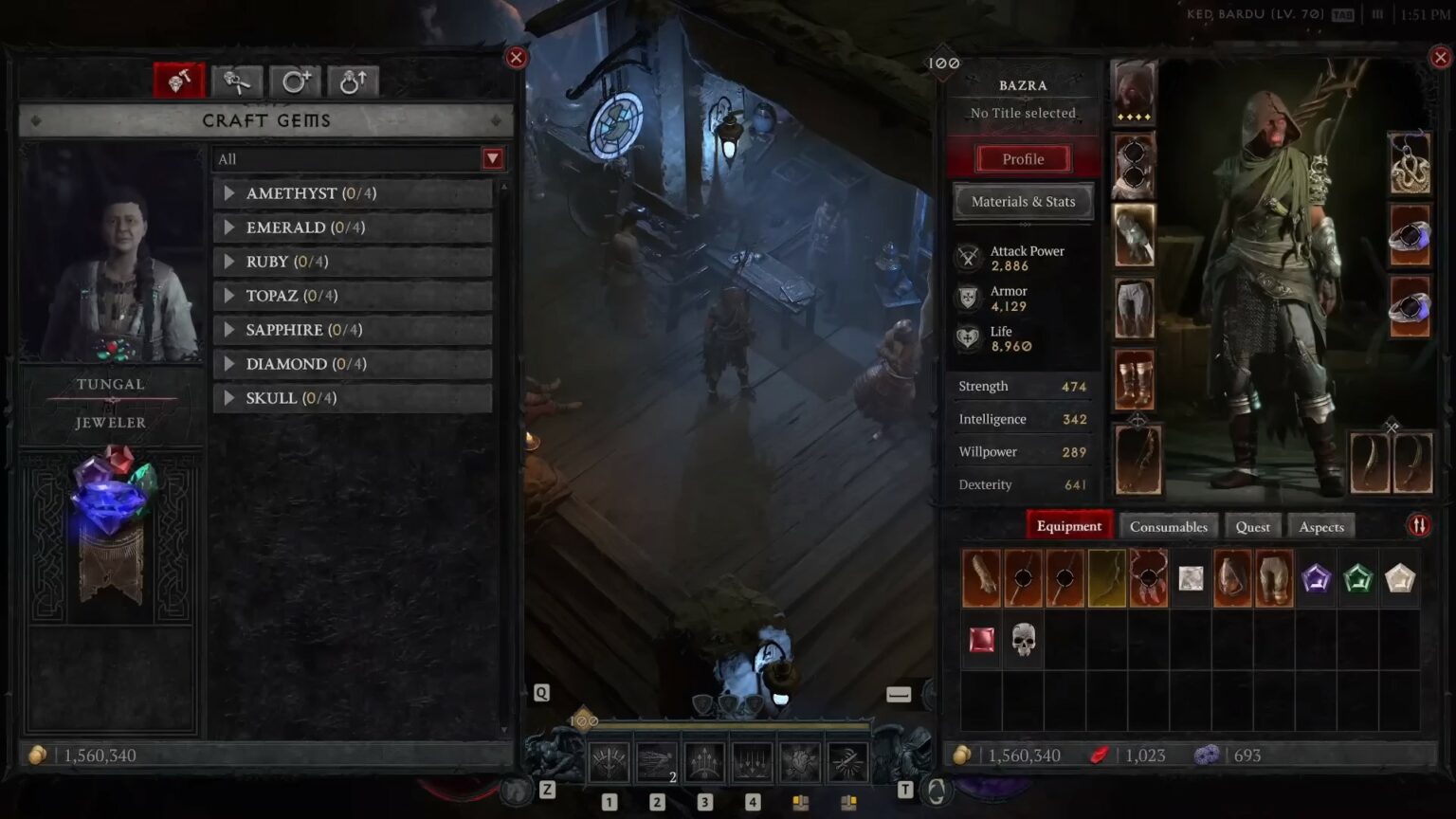The height and width of the screenshot is (819, 1456).
Task: Click the red ember currency icon near gold count
Action: click(1100, 755)
